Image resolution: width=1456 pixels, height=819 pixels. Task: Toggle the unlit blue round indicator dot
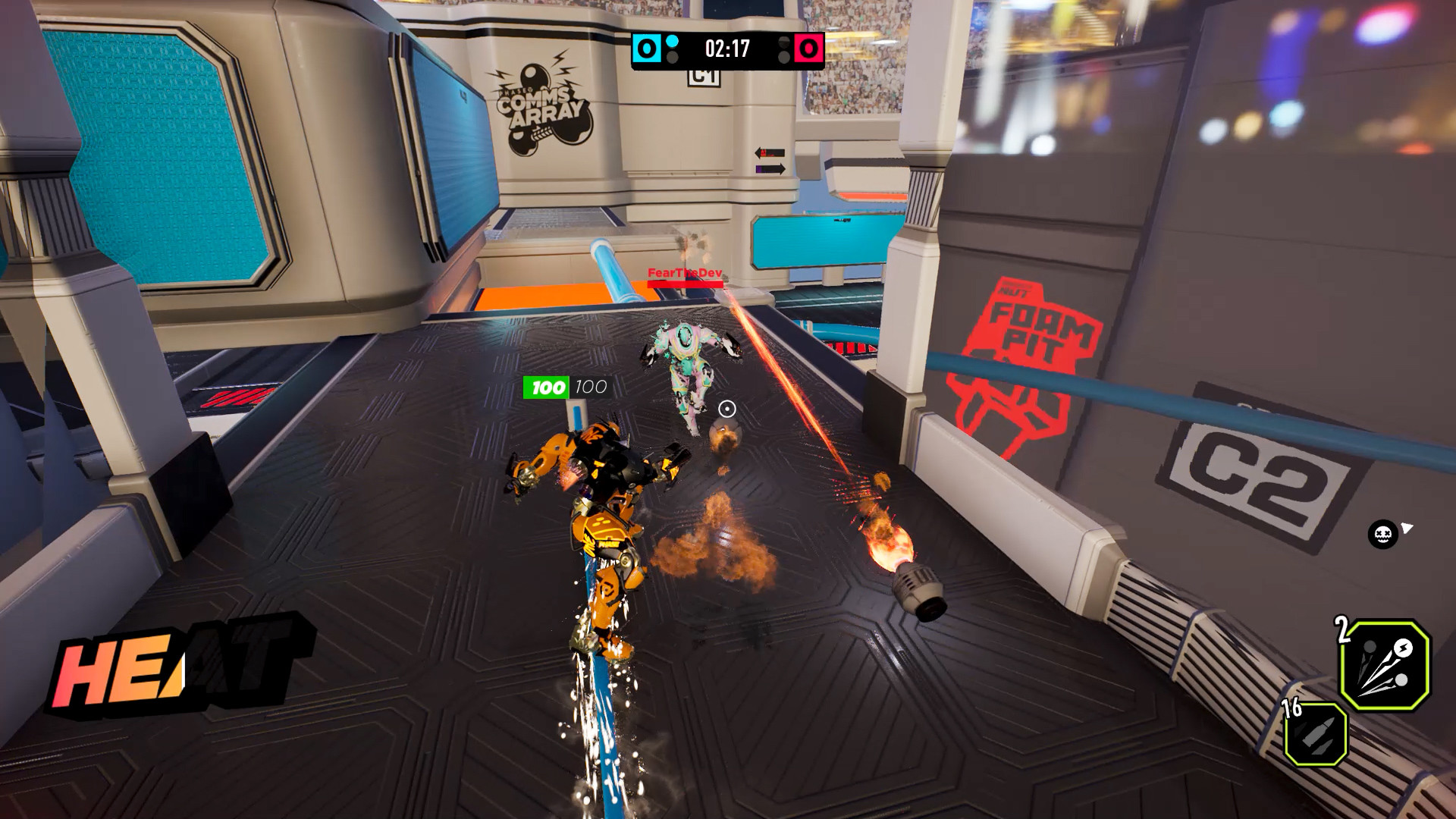coord(671,57)
